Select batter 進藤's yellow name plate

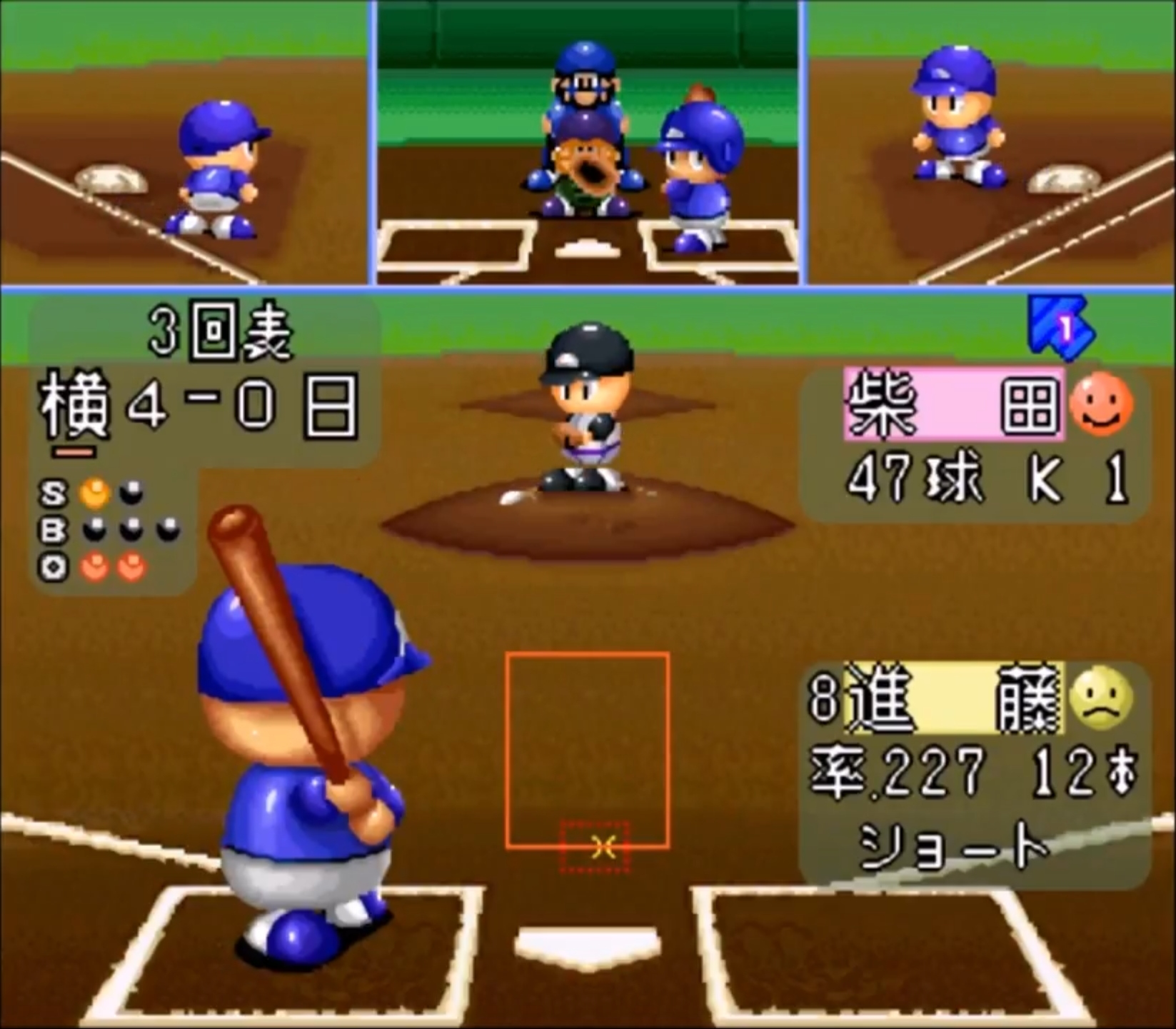coord(953,698)
